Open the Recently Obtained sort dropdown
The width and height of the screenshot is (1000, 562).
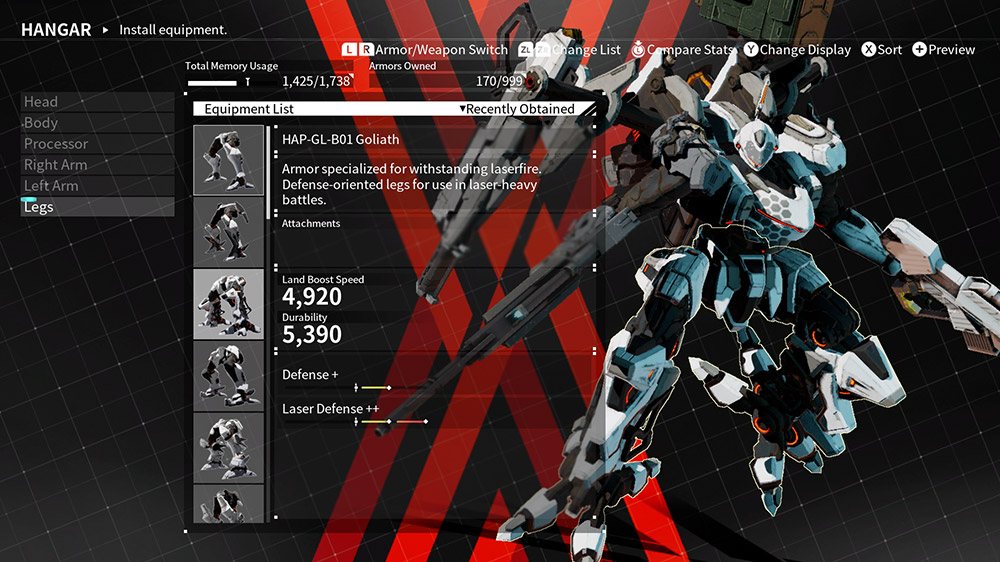[x=517, y=109]
